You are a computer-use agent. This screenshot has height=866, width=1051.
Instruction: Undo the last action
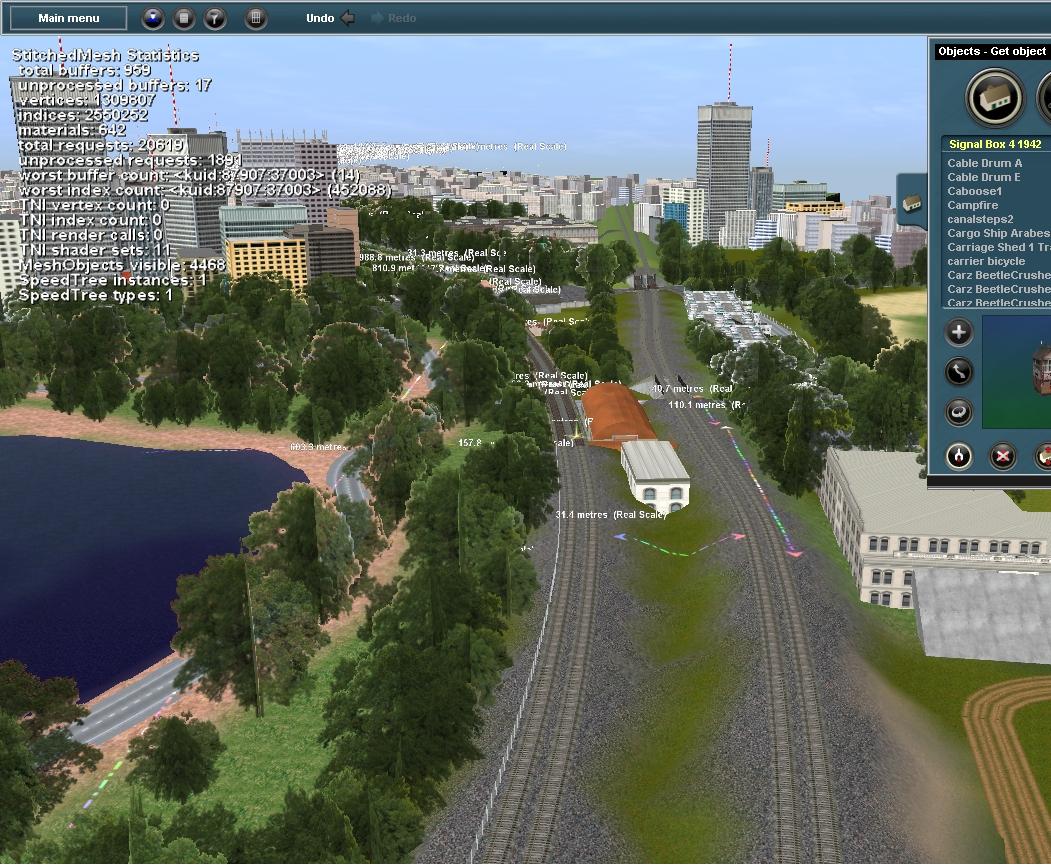pos(330,18)
